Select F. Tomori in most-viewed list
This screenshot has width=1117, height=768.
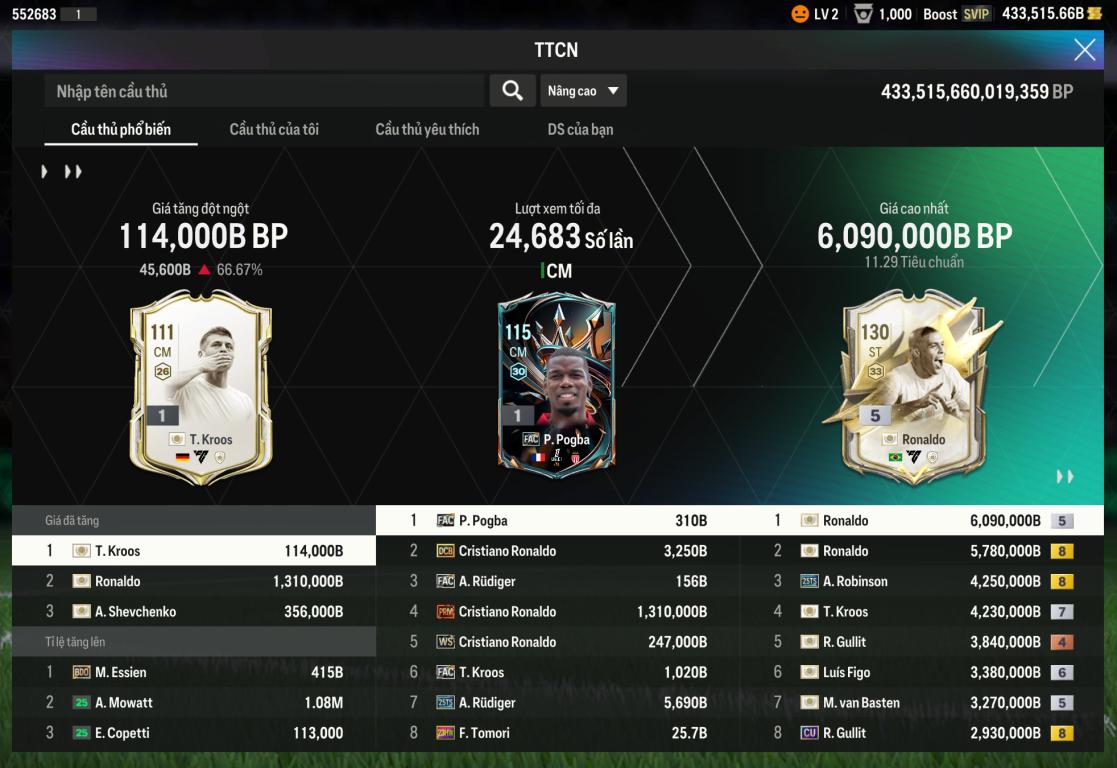(558, 733)
